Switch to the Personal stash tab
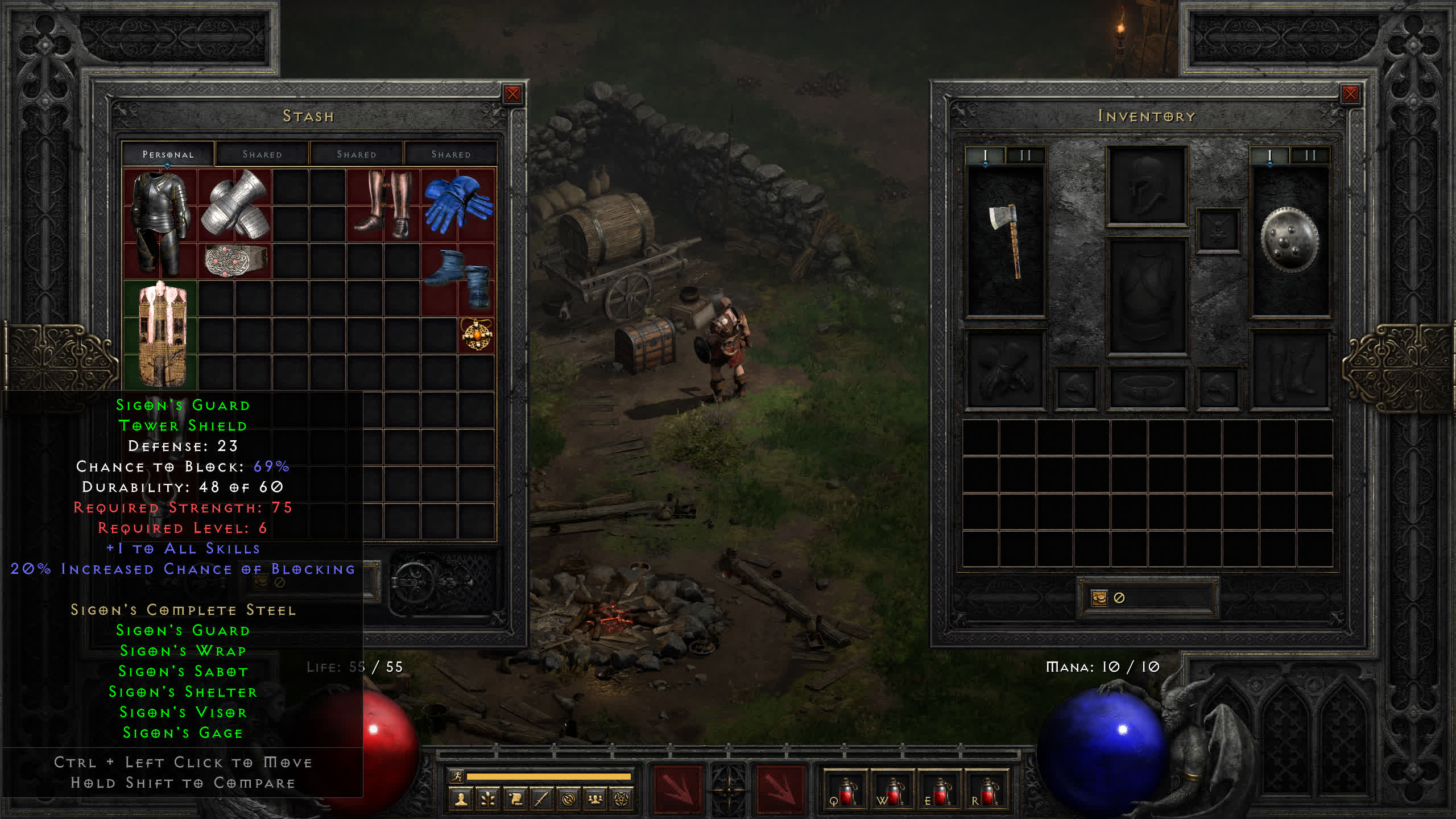 [x=168, y=154]
